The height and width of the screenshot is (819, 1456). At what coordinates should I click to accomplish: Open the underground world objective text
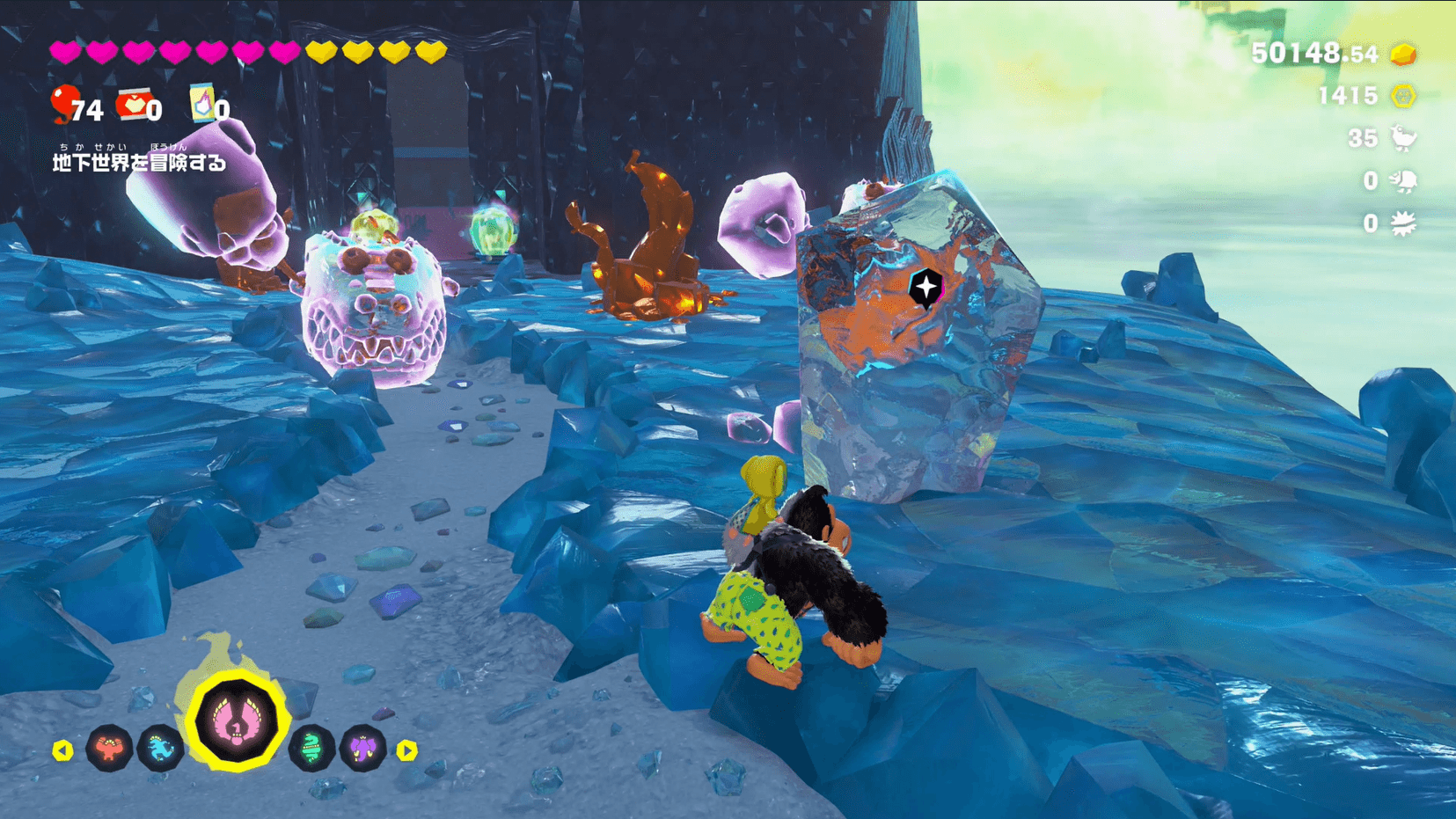(139, 162)
